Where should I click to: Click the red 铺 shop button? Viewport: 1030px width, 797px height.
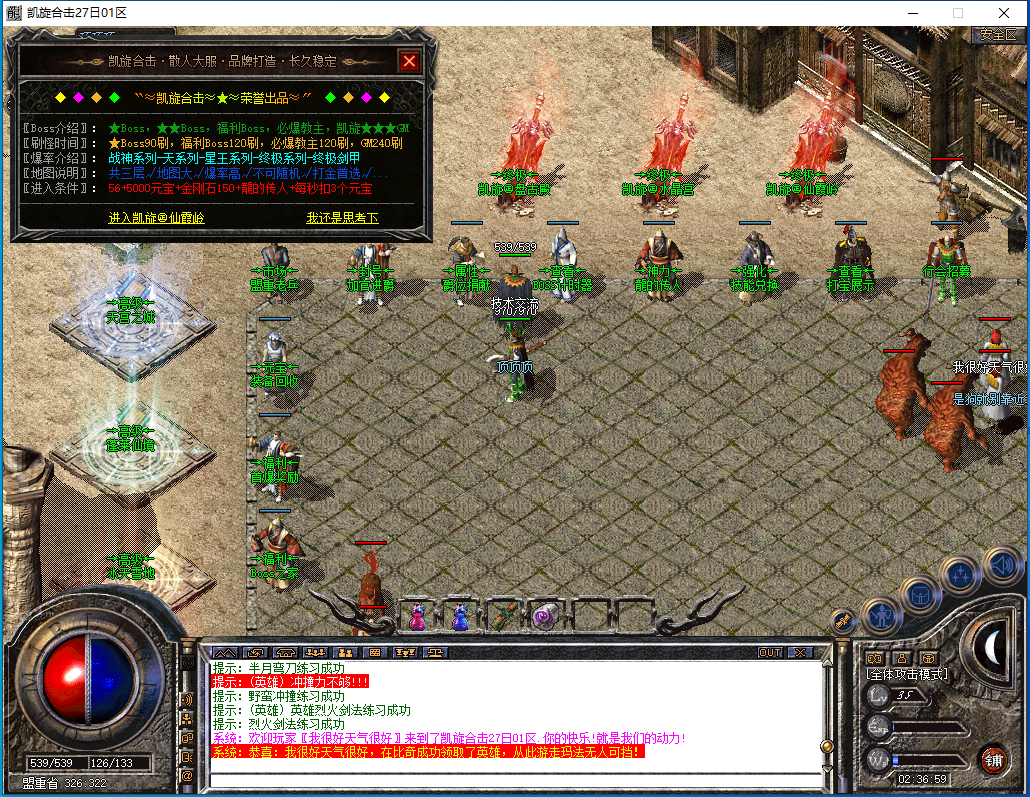[x=992, y=759]
